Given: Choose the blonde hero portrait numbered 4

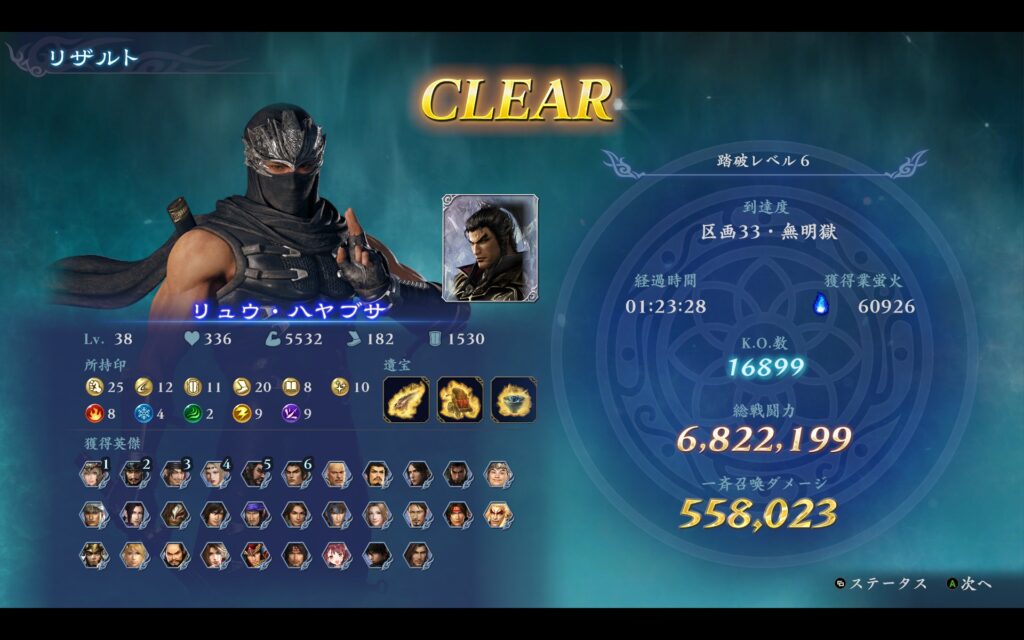Looking at the screenshot, I should [215, 474].
